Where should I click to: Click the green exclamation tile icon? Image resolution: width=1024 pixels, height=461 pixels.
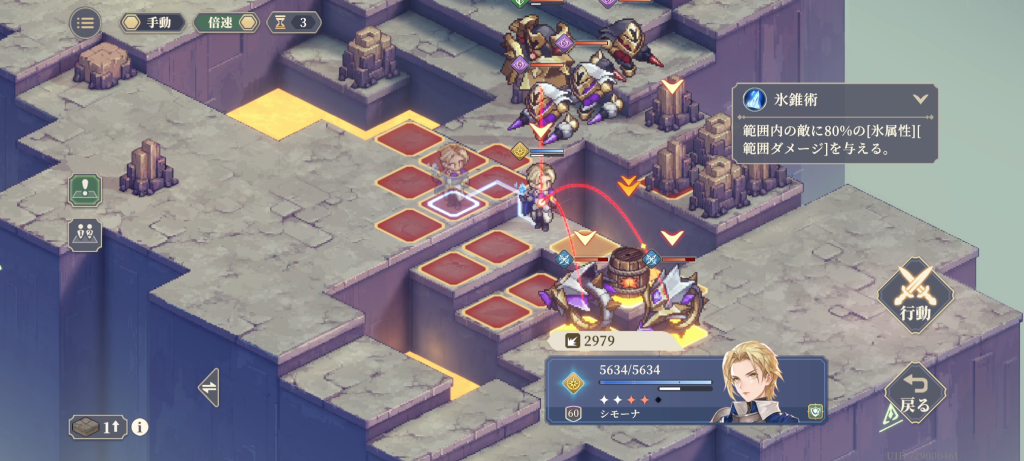coord(85,189)
